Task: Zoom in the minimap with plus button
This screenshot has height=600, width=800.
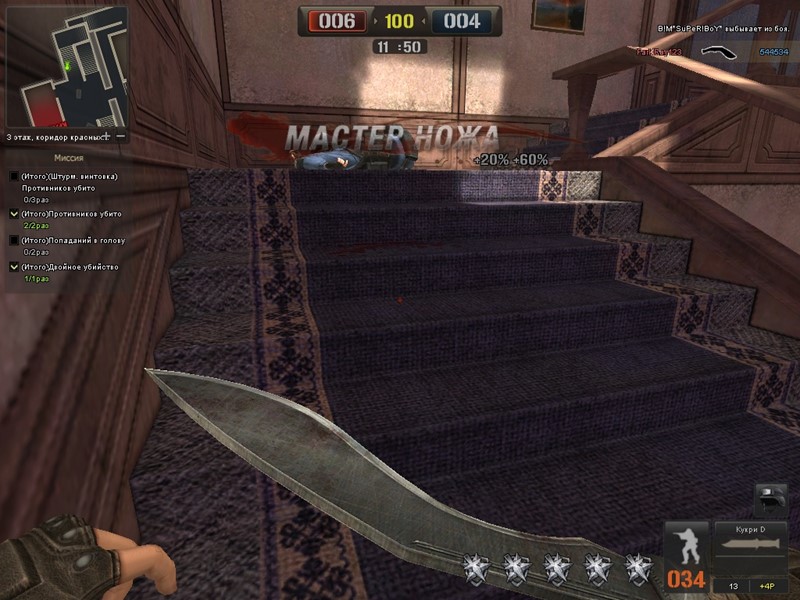Action: (106, 136)
